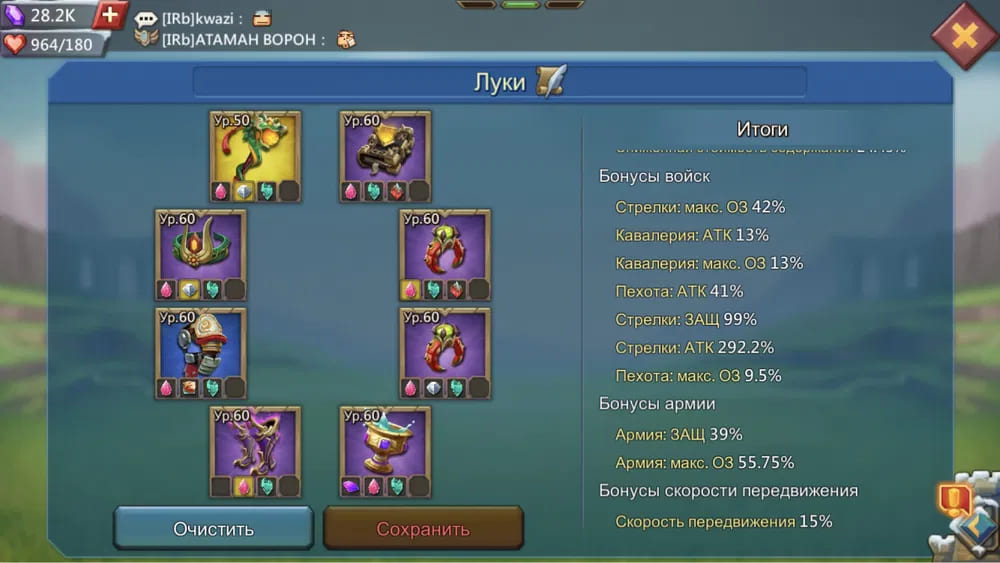The width and height of the screenshot is (1000, 563).
Task: Open the guild chat message line
Action: tap(245, 29)
